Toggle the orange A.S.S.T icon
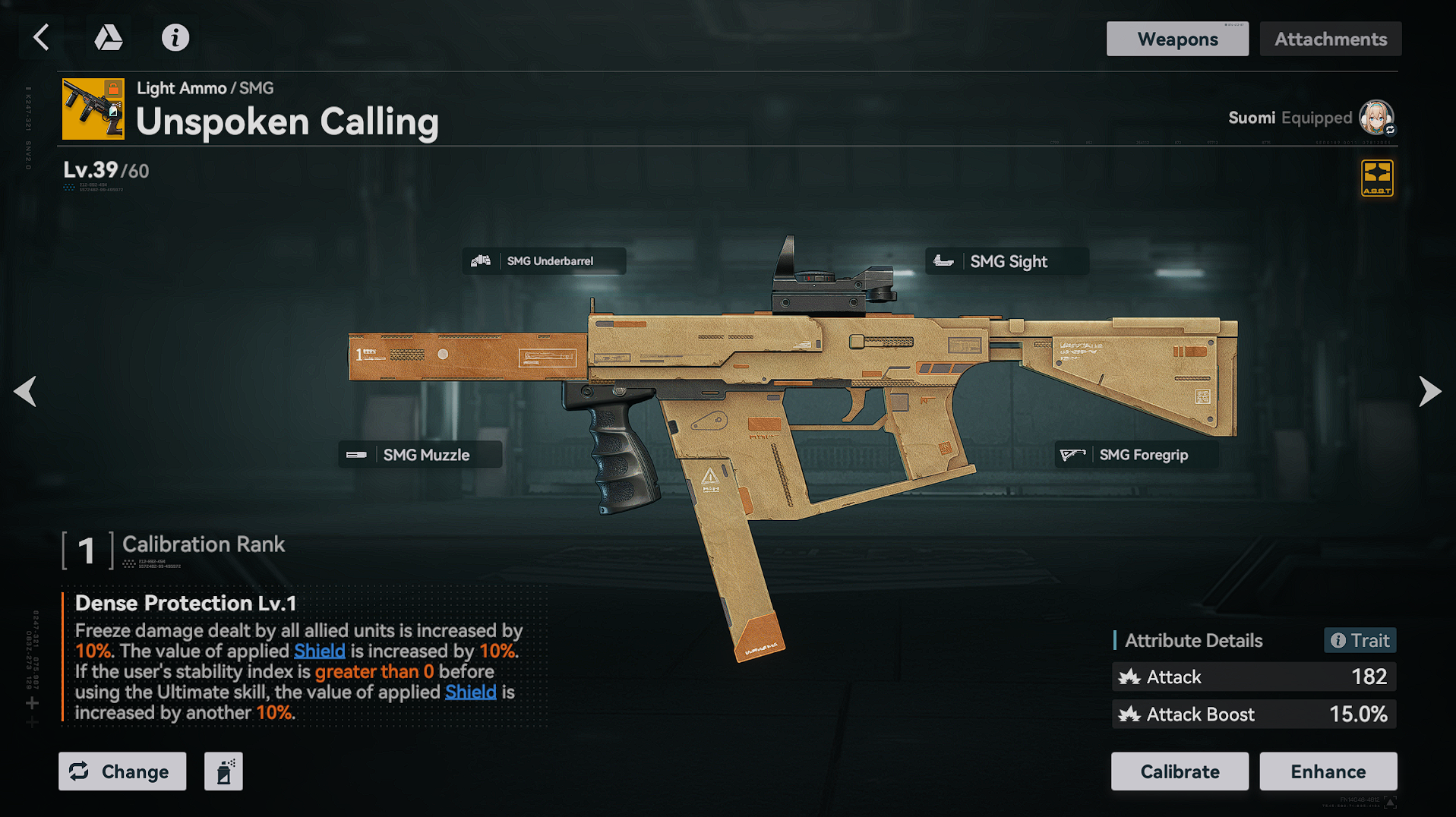 1377,178
